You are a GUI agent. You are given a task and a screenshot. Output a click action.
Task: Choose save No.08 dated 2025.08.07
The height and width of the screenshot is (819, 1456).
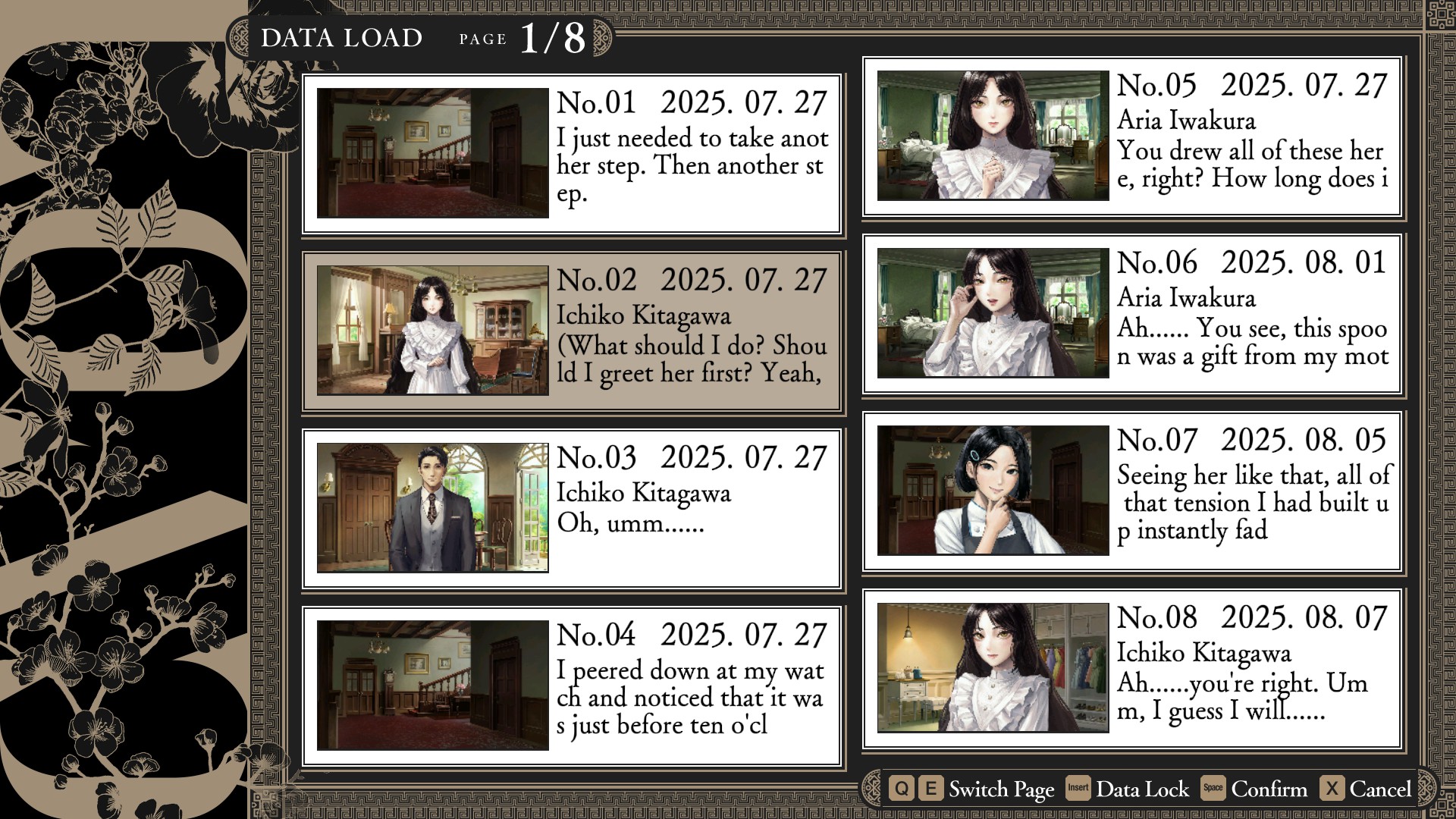pos(1133,669)
